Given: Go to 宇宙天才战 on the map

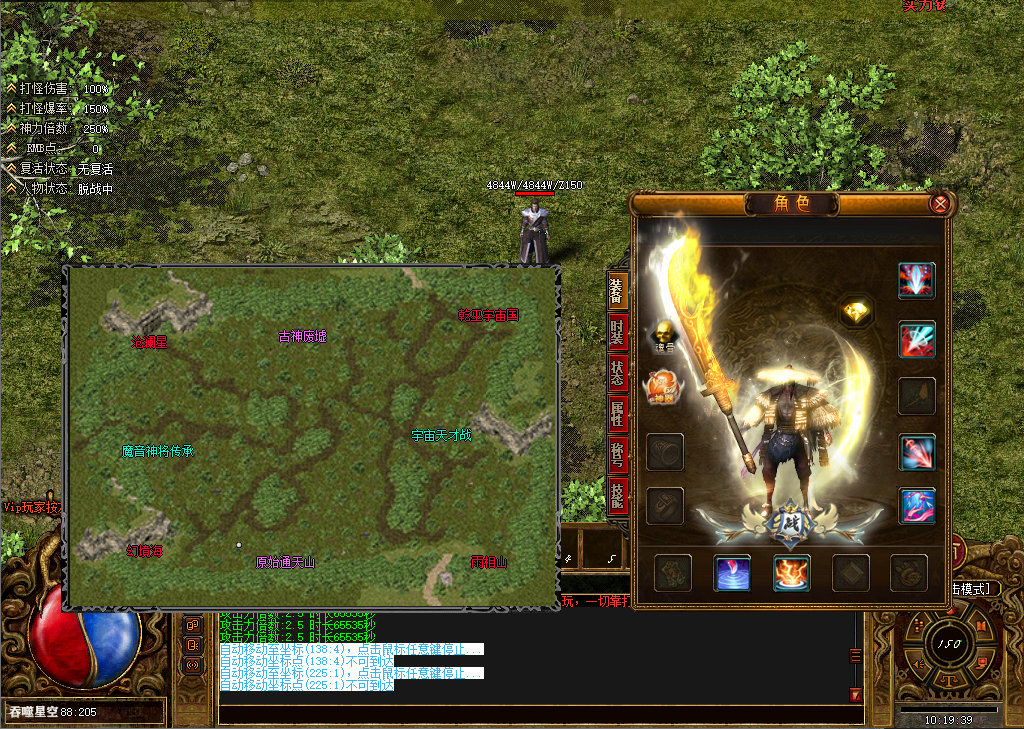Looking at the screenshot, I should point(441,436).
